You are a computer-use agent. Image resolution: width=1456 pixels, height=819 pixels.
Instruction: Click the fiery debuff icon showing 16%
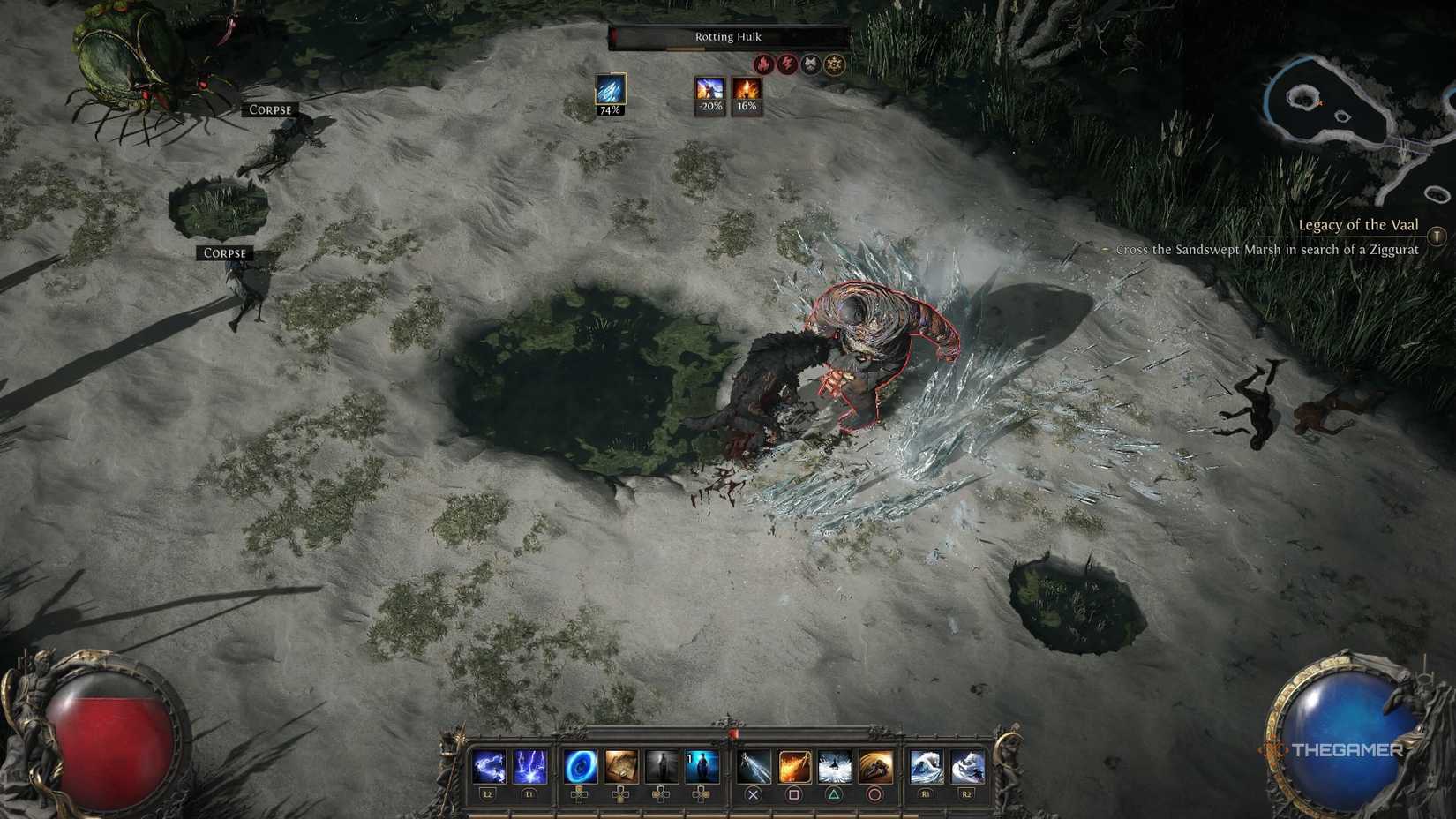[x=746, y=91]
